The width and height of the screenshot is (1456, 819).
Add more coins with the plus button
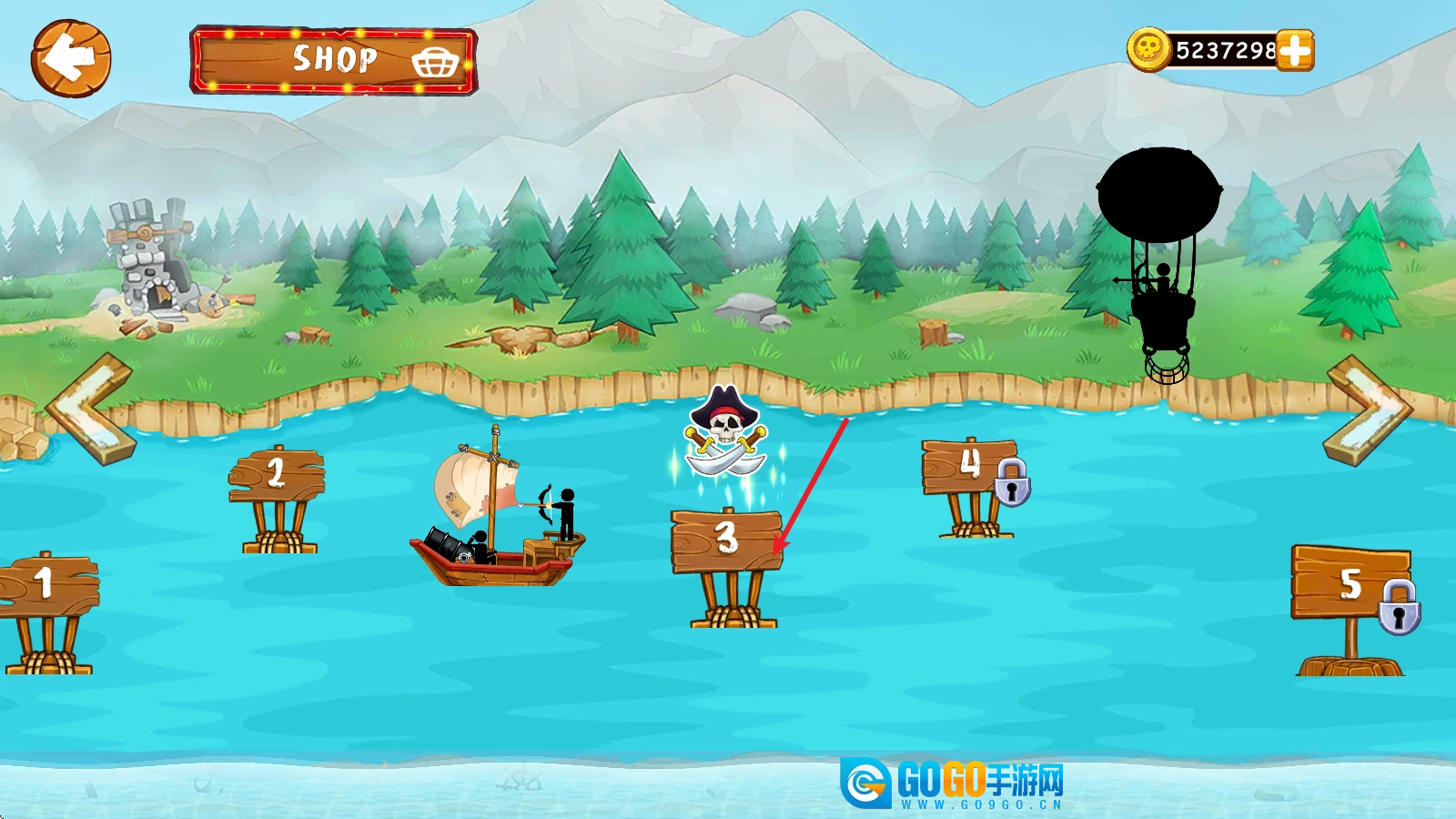[1294, 50]
